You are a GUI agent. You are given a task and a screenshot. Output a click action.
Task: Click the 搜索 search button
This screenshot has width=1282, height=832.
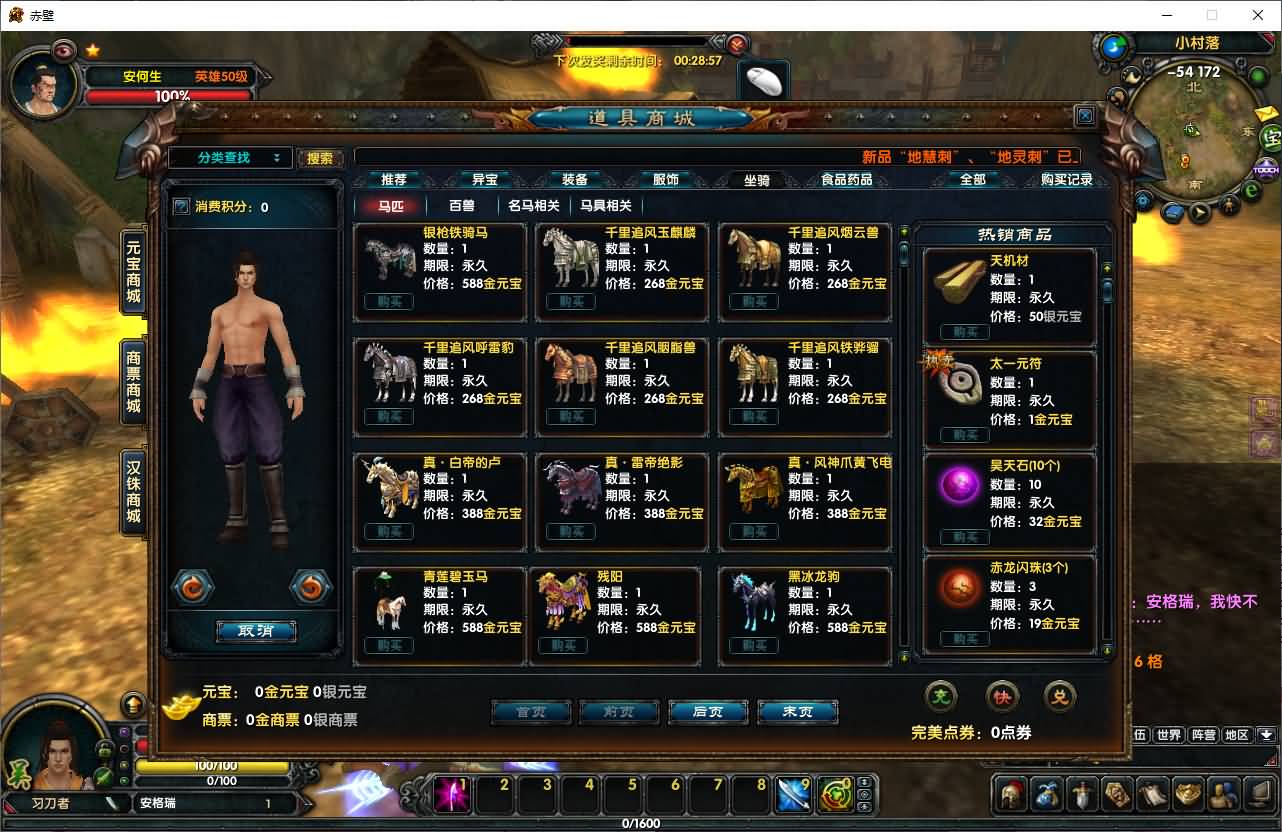pos(320,158)
